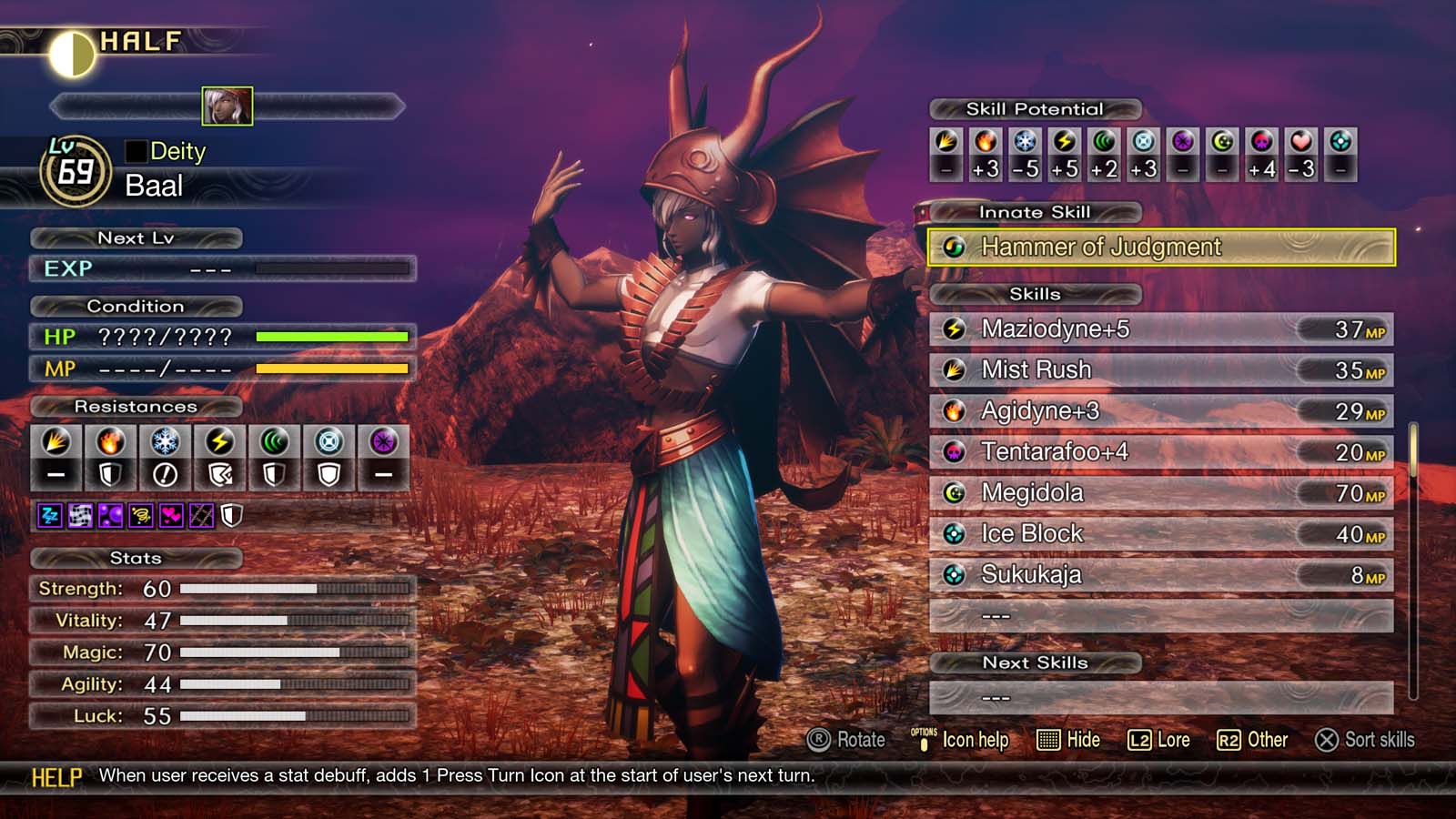Viewport: 1456px width, 819px height.
Task: Select the Charm hearts ailment icon
Action: click(x=172, y=515)
